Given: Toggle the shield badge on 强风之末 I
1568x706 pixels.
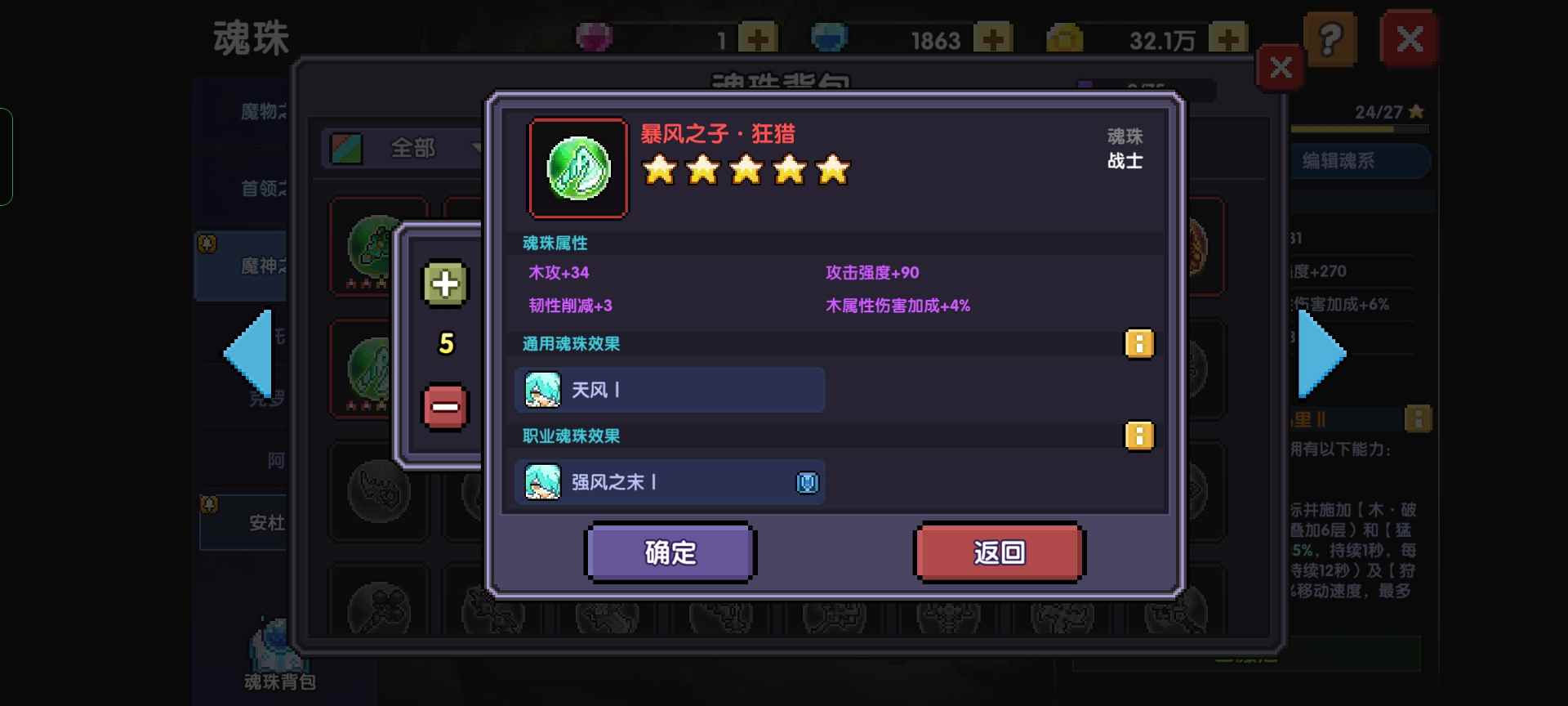Looking at the screenshot, I should coord(807,482).
